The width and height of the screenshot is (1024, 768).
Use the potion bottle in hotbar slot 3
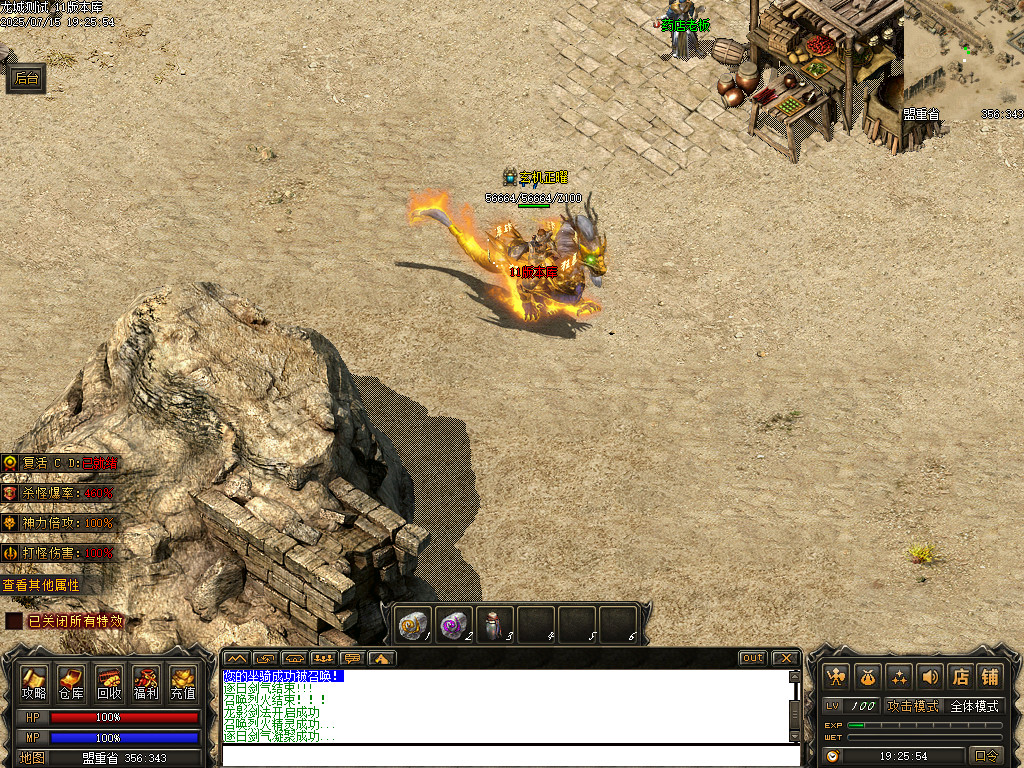(494, 624)
